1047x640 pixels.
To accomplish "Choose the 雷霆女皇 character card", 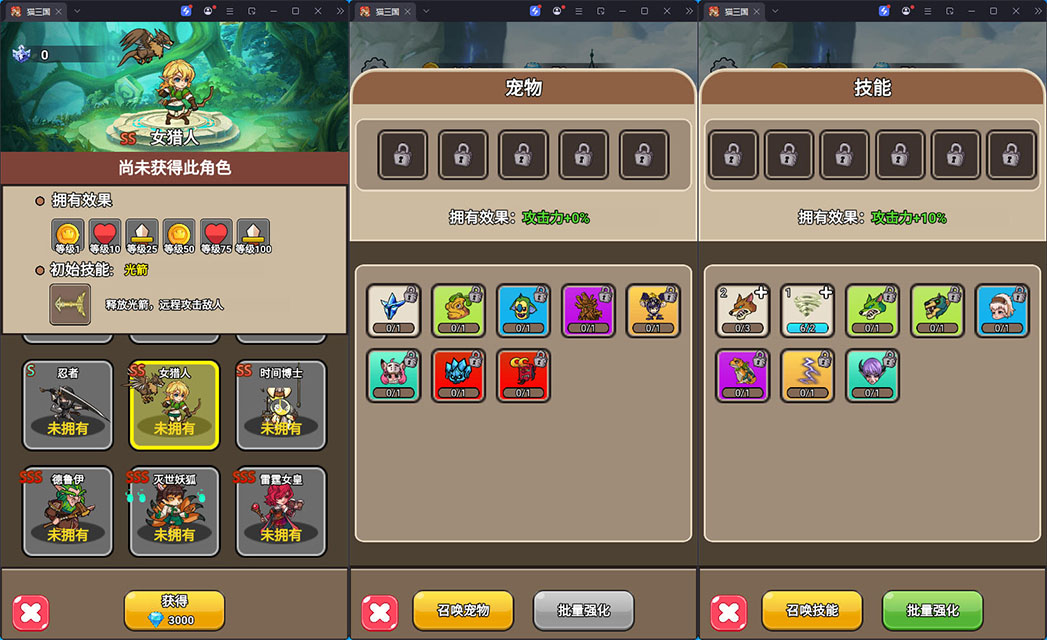I will click(281, 511).
